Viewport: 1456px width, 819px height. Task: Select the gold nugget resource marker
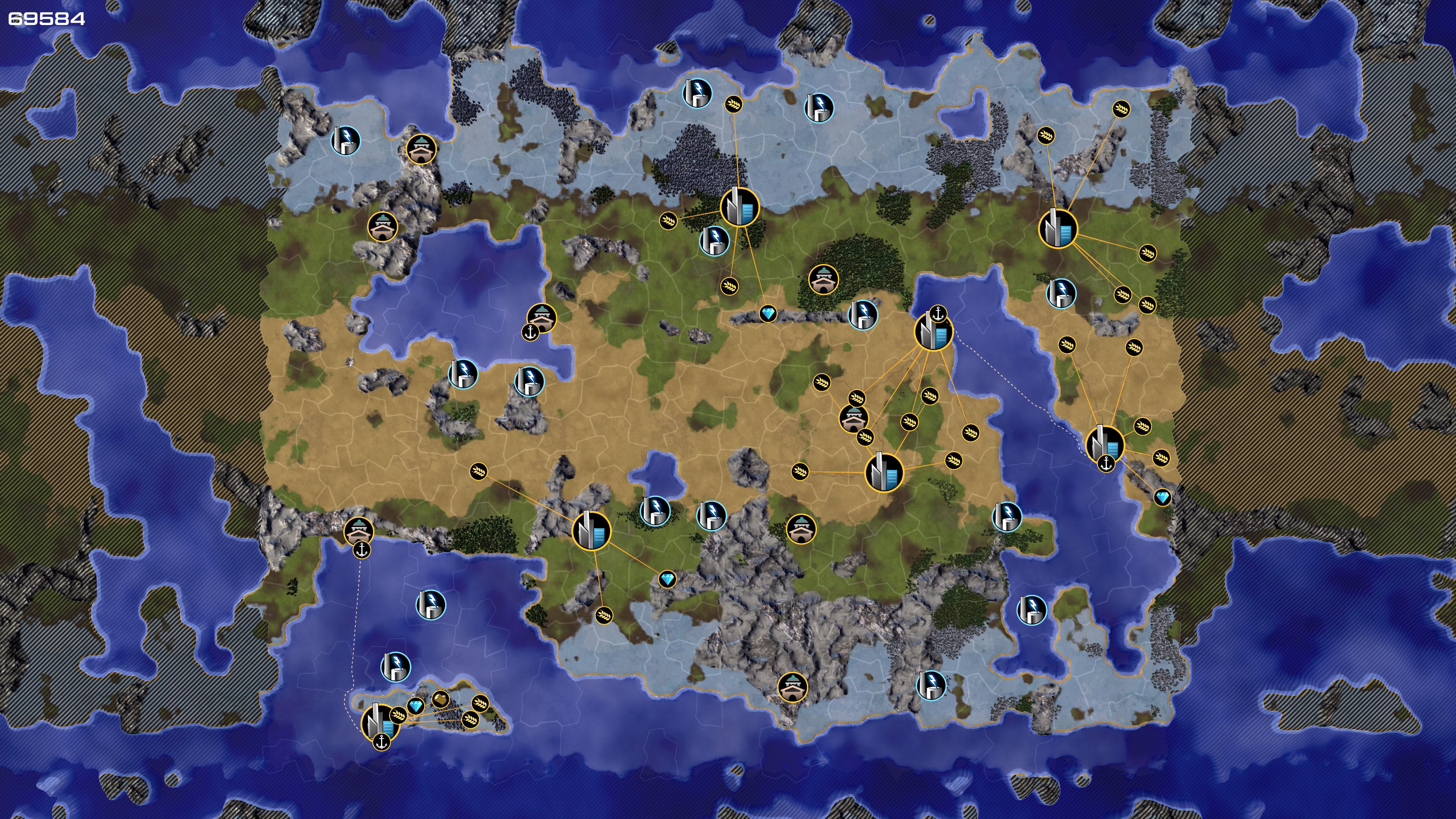(x=441, y=700)
